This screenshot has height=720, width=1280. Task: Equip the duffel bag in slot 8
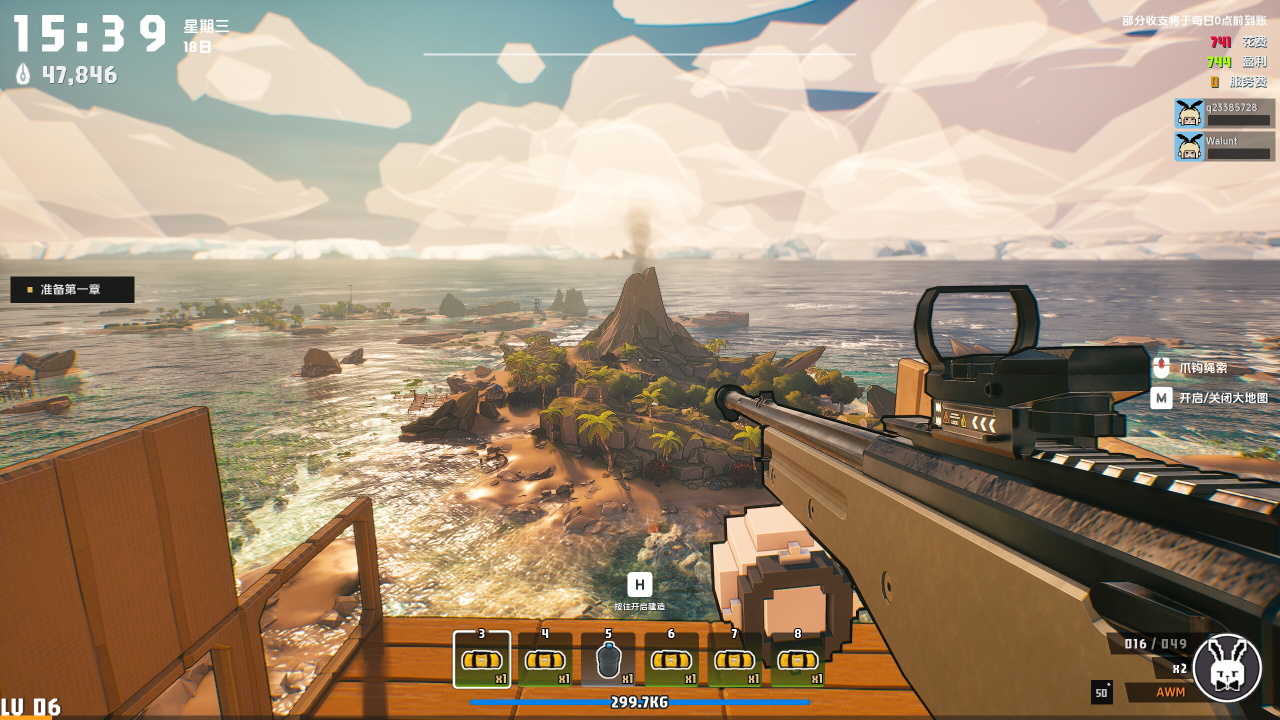click(797, 660)
